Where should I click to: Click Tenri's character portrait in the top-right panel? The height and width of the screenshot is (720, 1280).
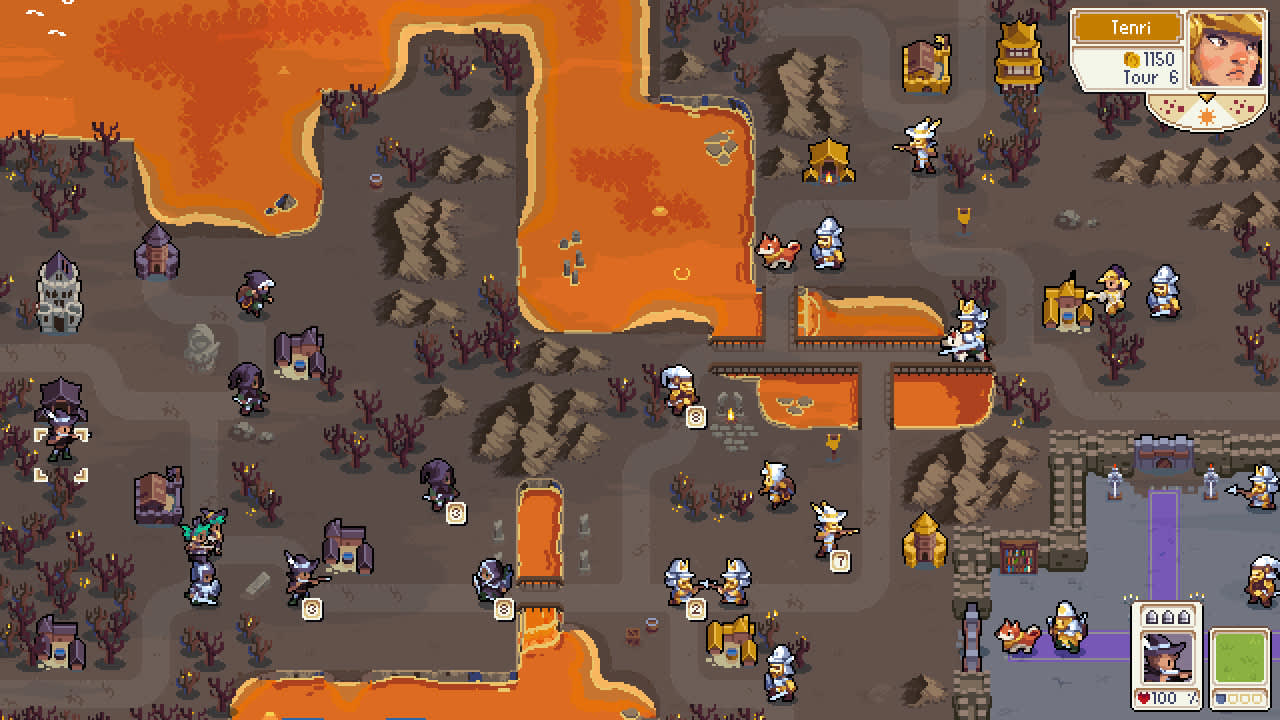(1227, 52)
